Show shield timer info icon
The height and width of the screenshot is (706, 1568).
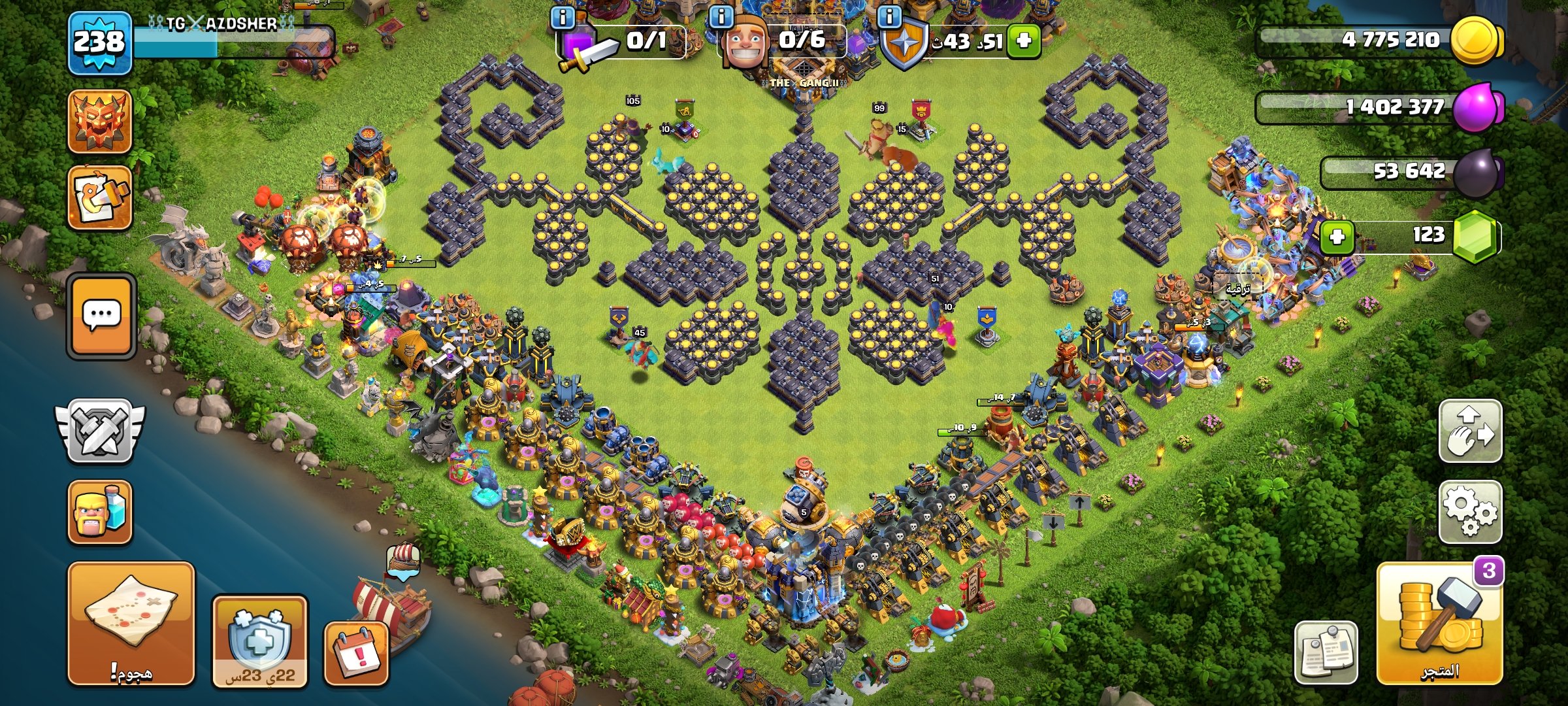tap(889, 16)
